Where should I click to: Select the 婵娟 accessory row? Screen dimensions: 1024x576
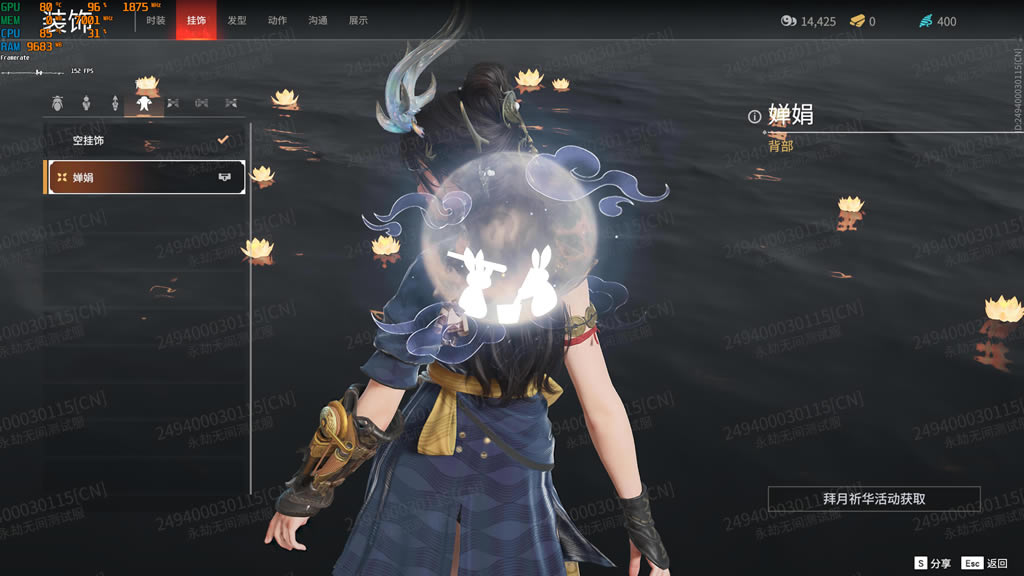[145, 177]
